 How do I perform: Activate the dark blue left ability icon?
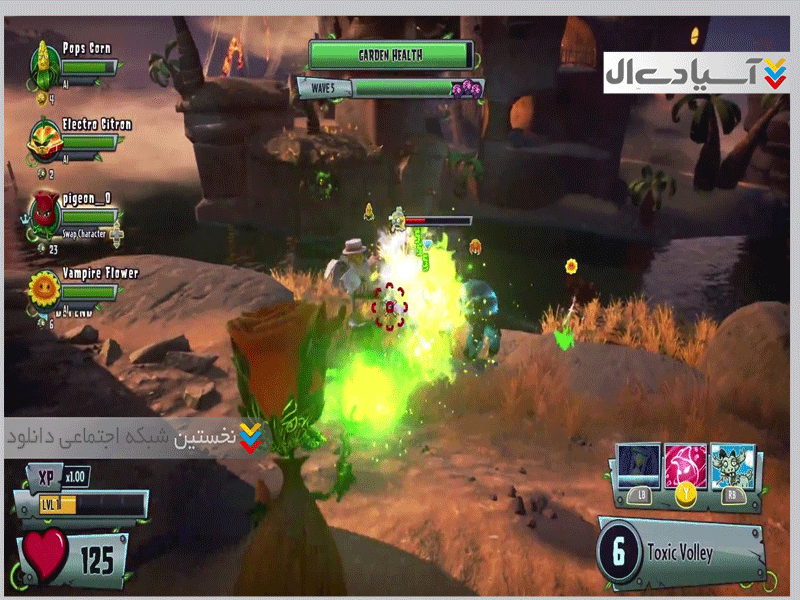(x=639, y=467)
